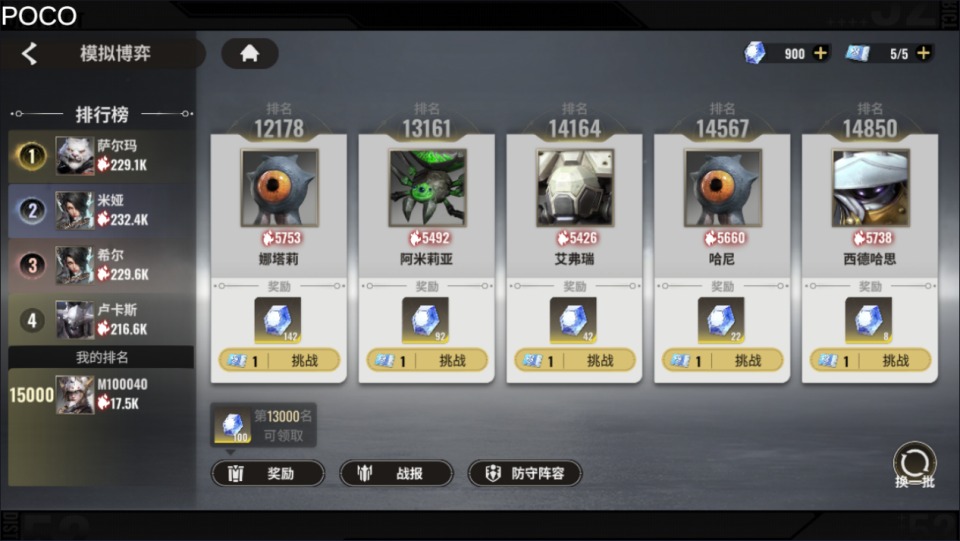960x541 pixels.
Task: Challenge 艾弗瑞 ranked 14164
Action: tap(575, 360)
